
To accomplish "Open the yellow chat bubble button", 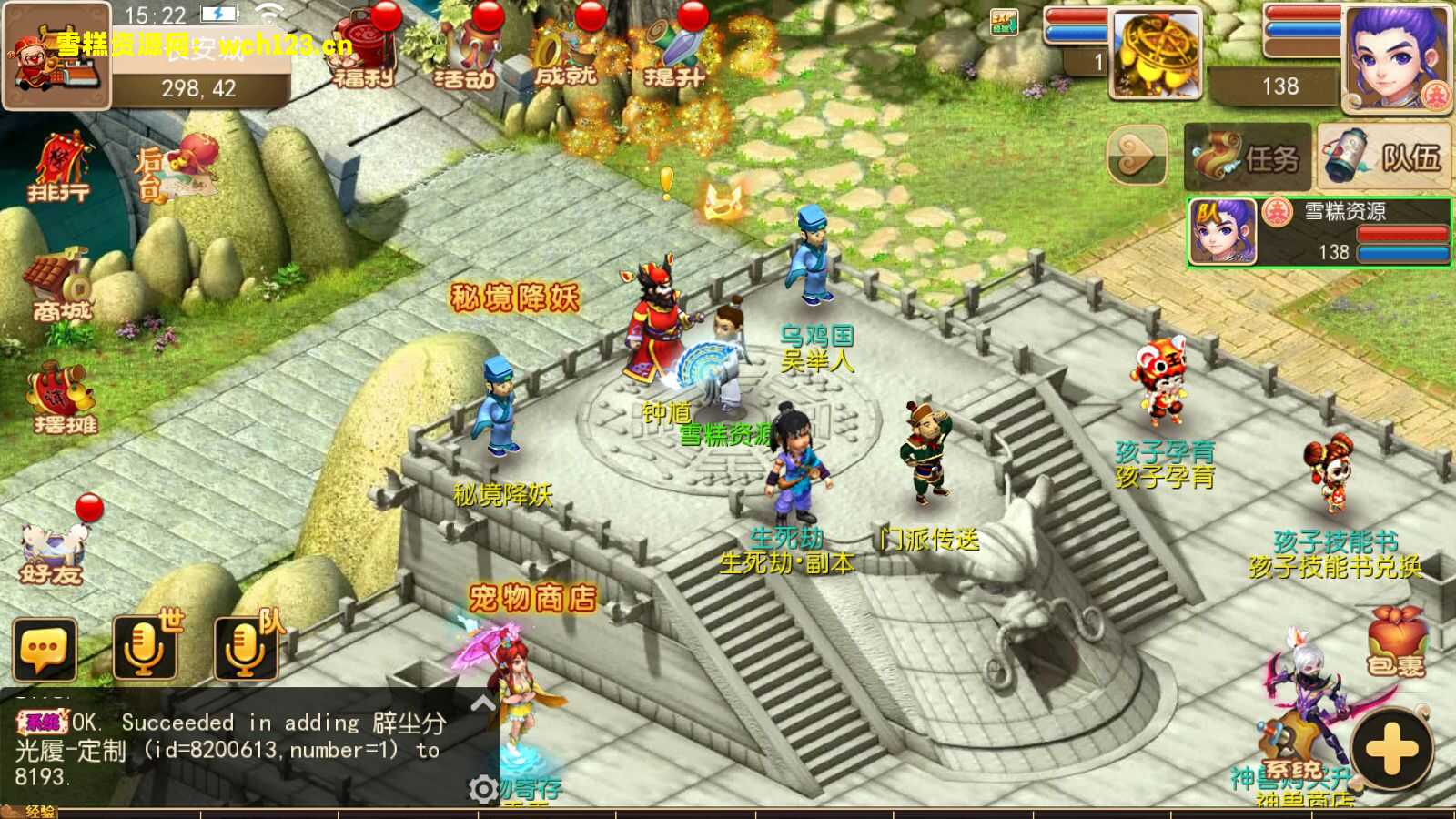I will 45,649.
